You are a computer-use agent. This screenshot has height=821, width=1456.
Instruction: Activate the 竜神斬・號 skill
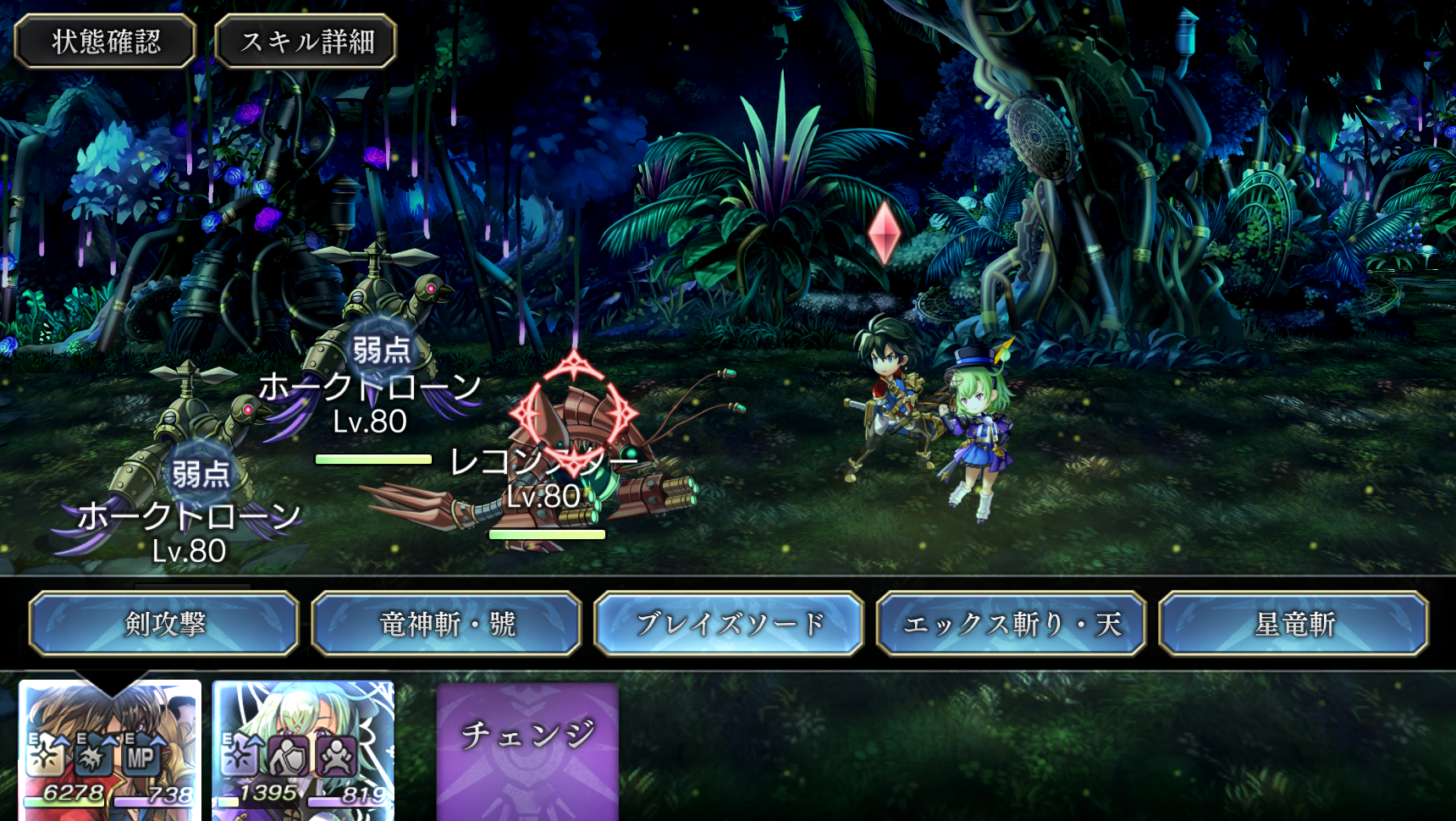pyautogui.click(x=447, y=625)
